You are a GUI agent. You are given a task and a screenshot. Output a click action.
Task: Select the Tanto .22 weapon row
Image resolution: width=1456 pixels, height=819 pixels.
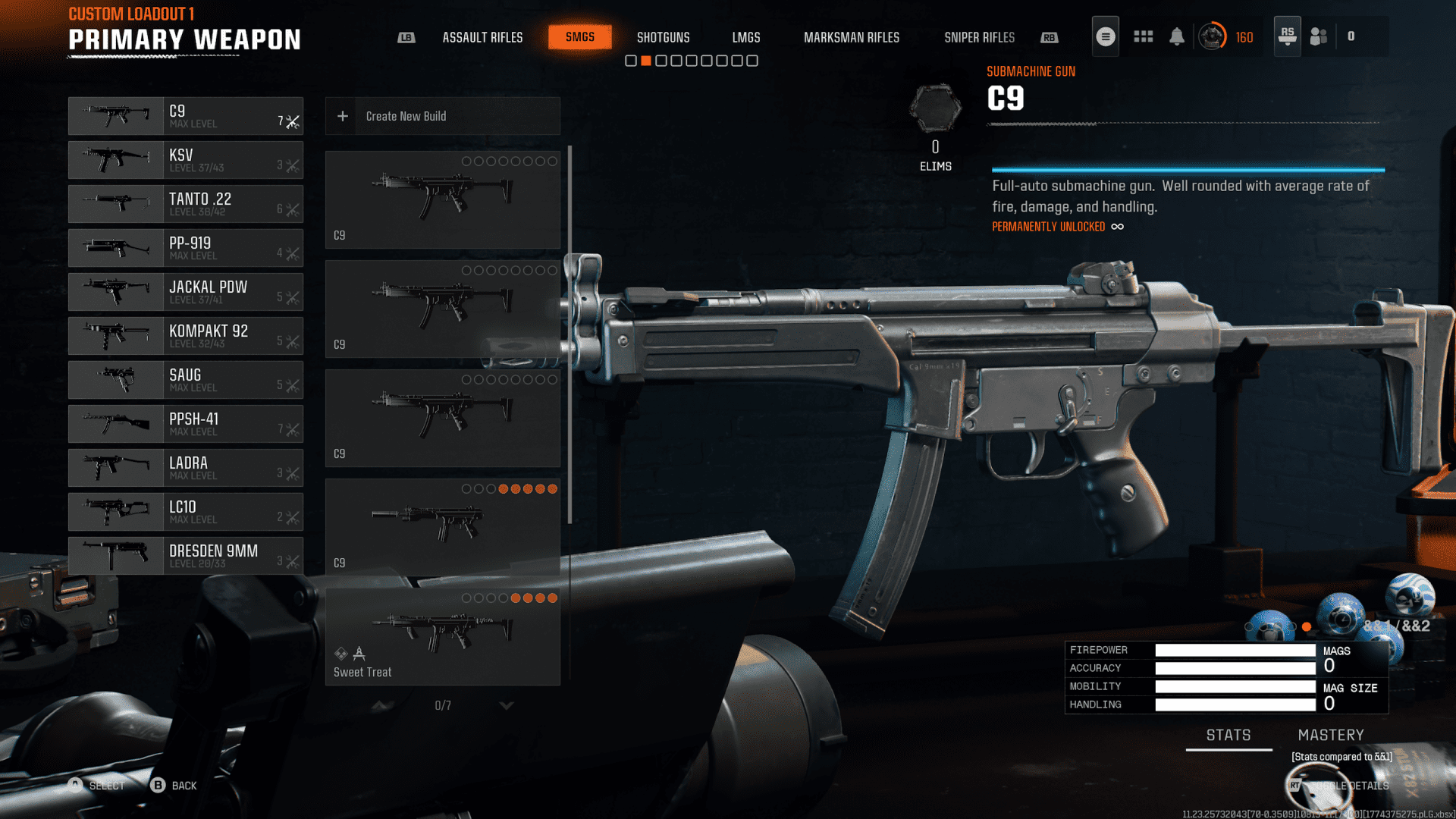[186, 204]
